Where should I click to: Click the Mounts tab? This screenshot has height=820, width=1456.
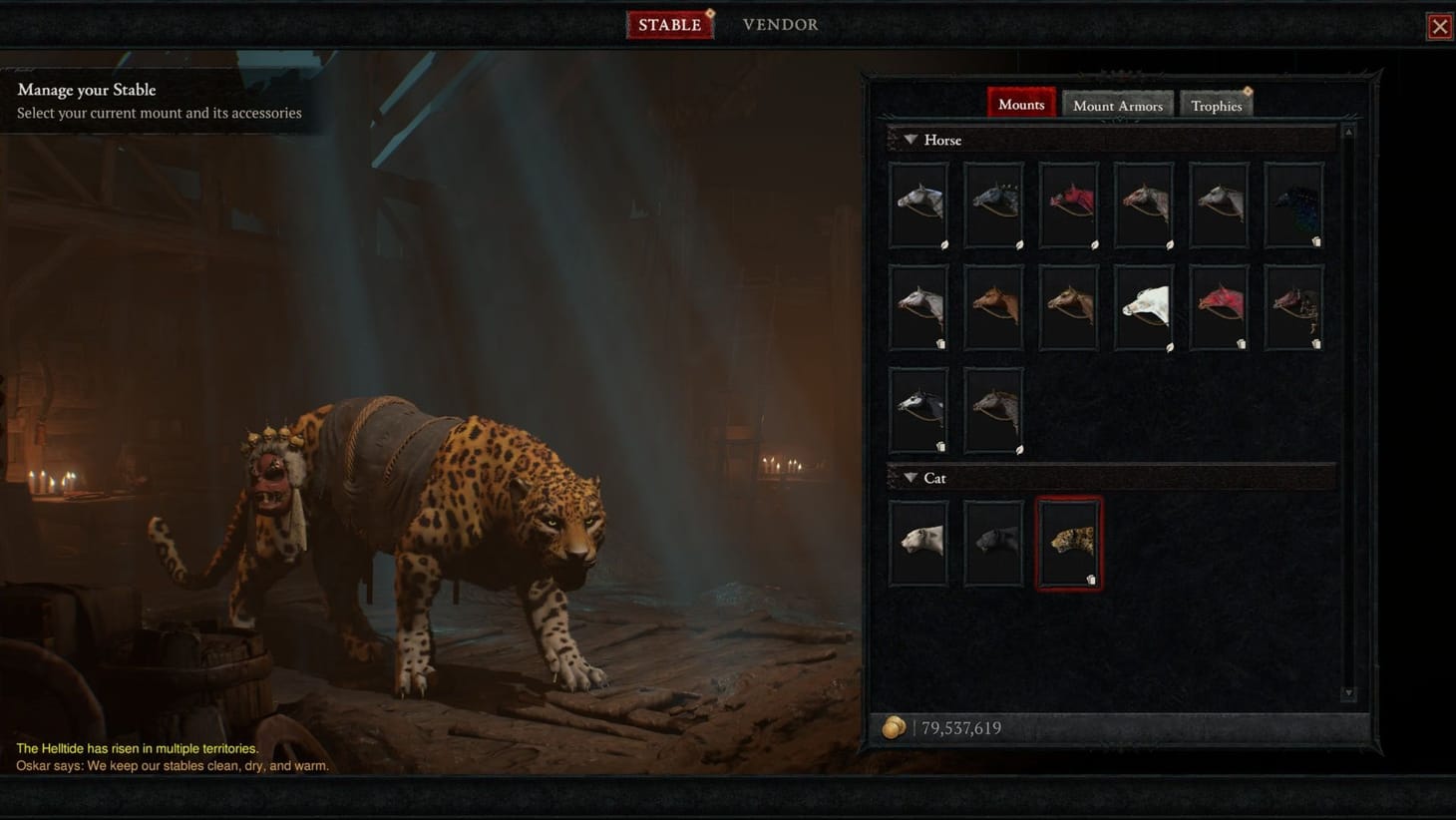[1020, 103]
